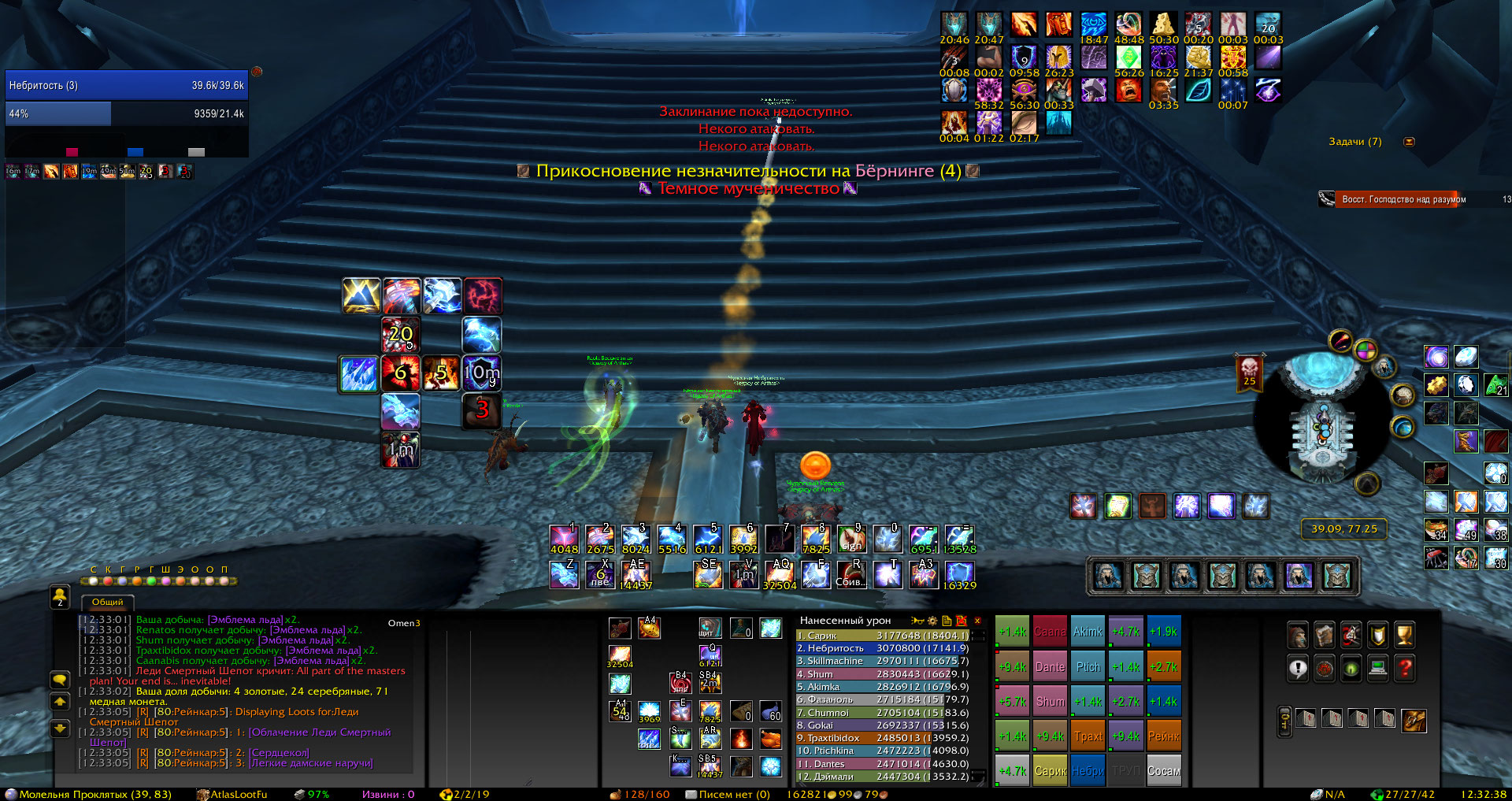This screenshot has height=801, width=1512.
Task: Open the keyring button
Action: [x=1284, y=721]
